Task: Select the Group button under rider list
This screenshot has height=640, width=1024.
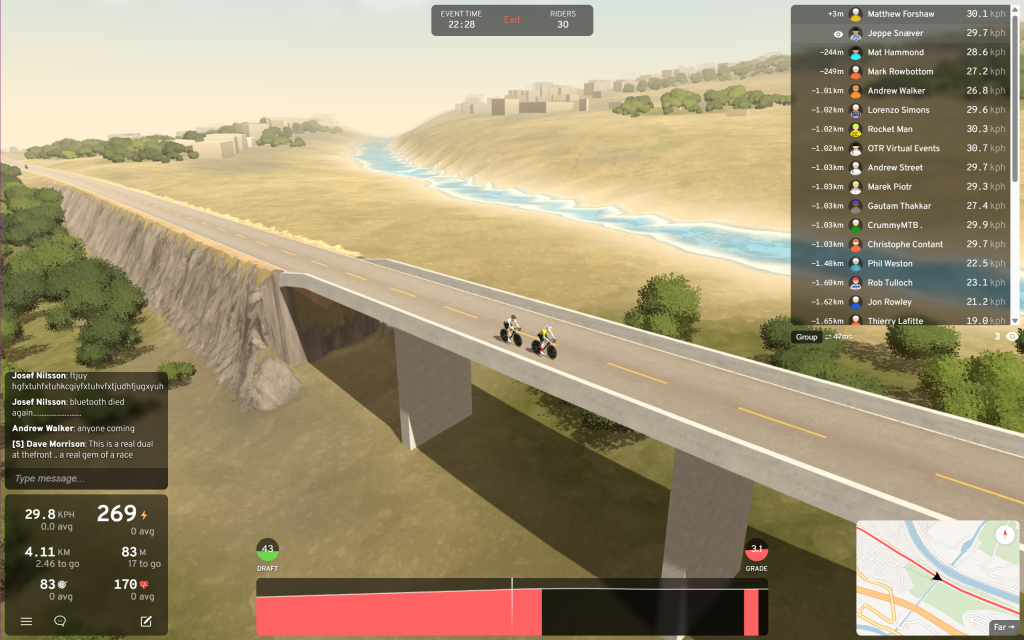Action: click(806, 337)
